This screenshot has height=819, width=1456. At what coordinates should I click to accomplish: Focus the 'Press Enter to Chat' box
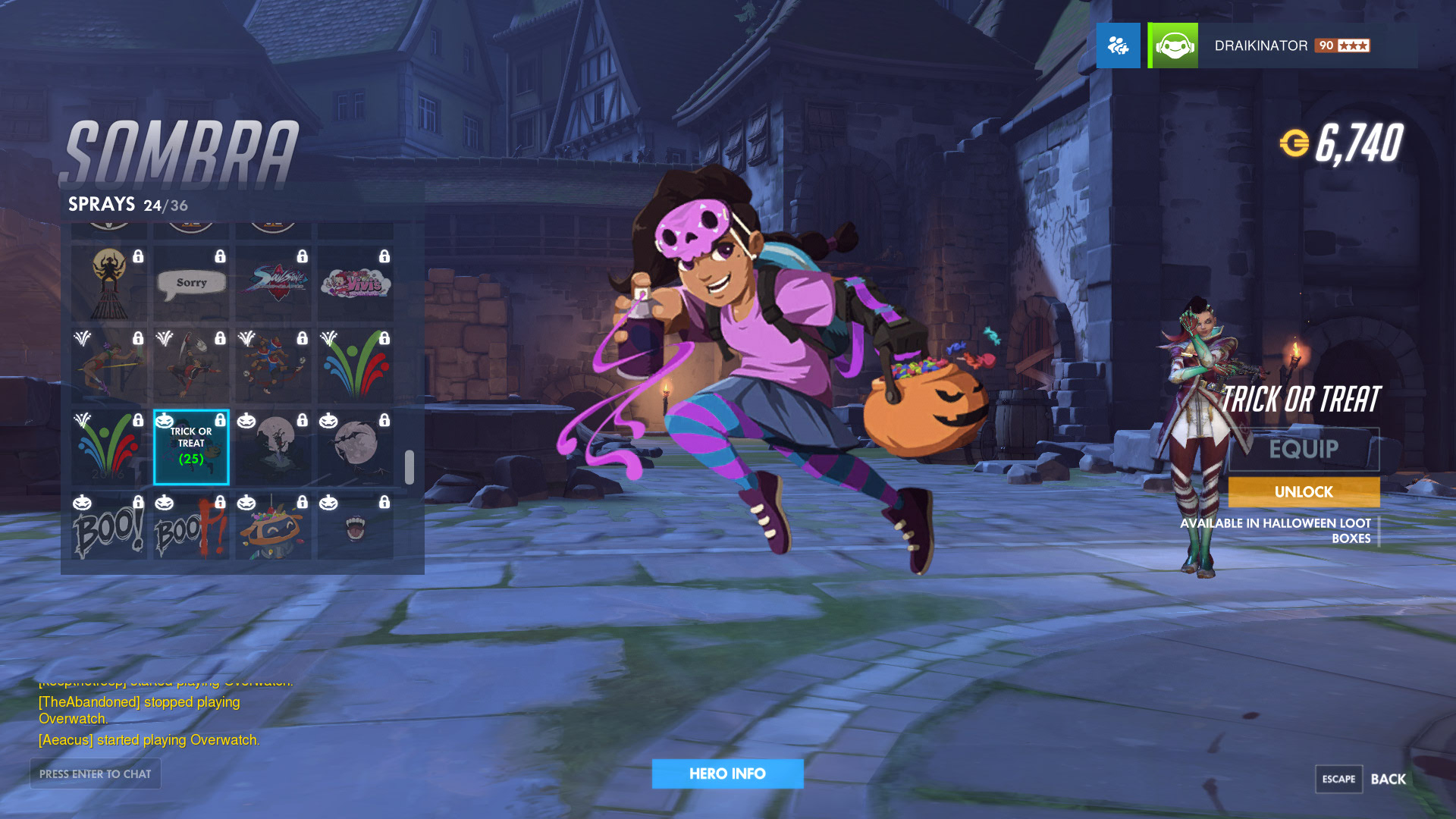pyautogui.click(x=96, y=773)
